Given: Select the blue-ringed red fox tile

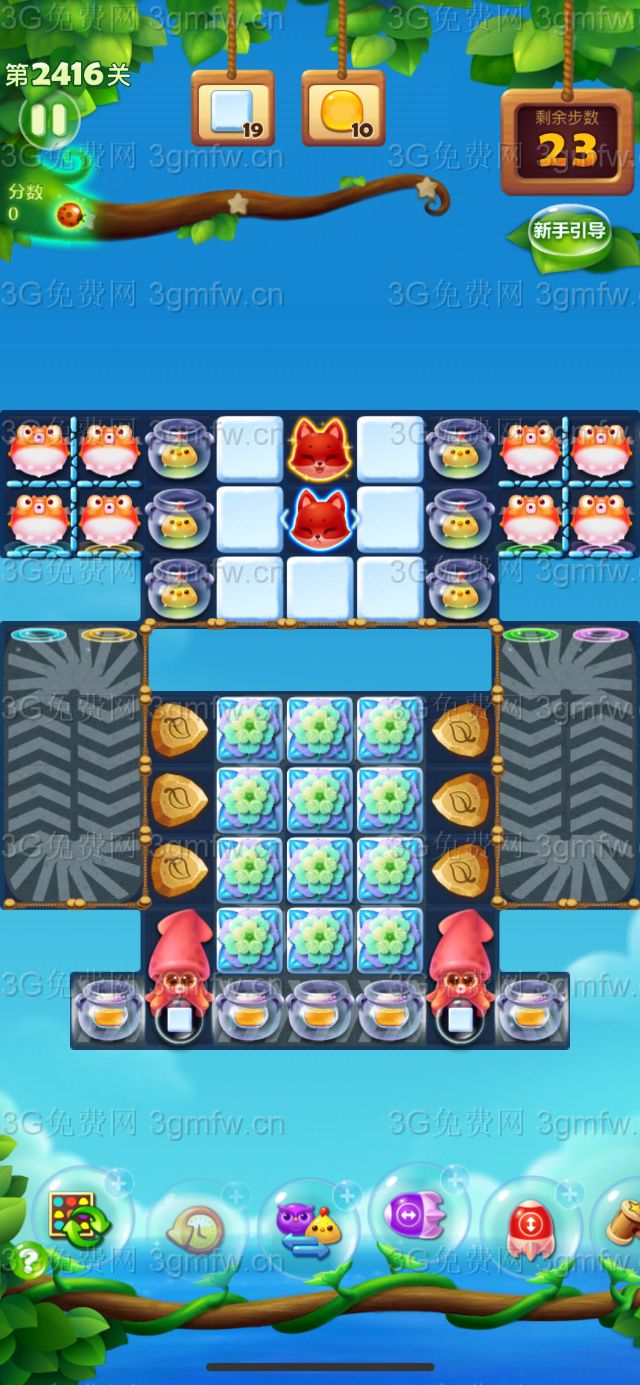Looking at the screenshot, I should (x=320, y=518).
